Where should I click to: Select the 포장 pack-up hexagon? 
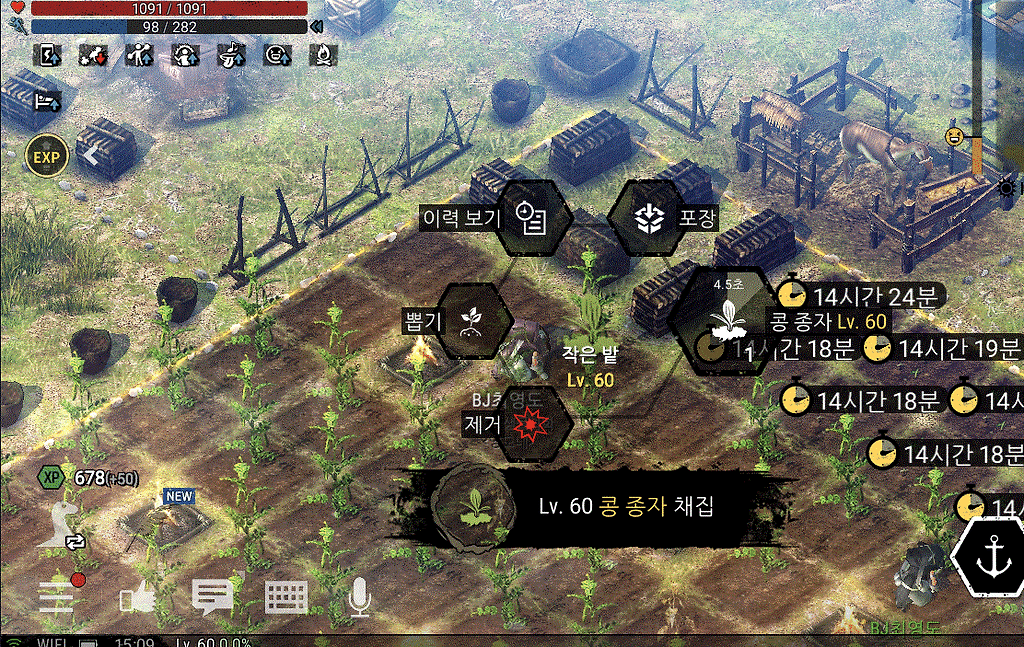tap(648, 217)
